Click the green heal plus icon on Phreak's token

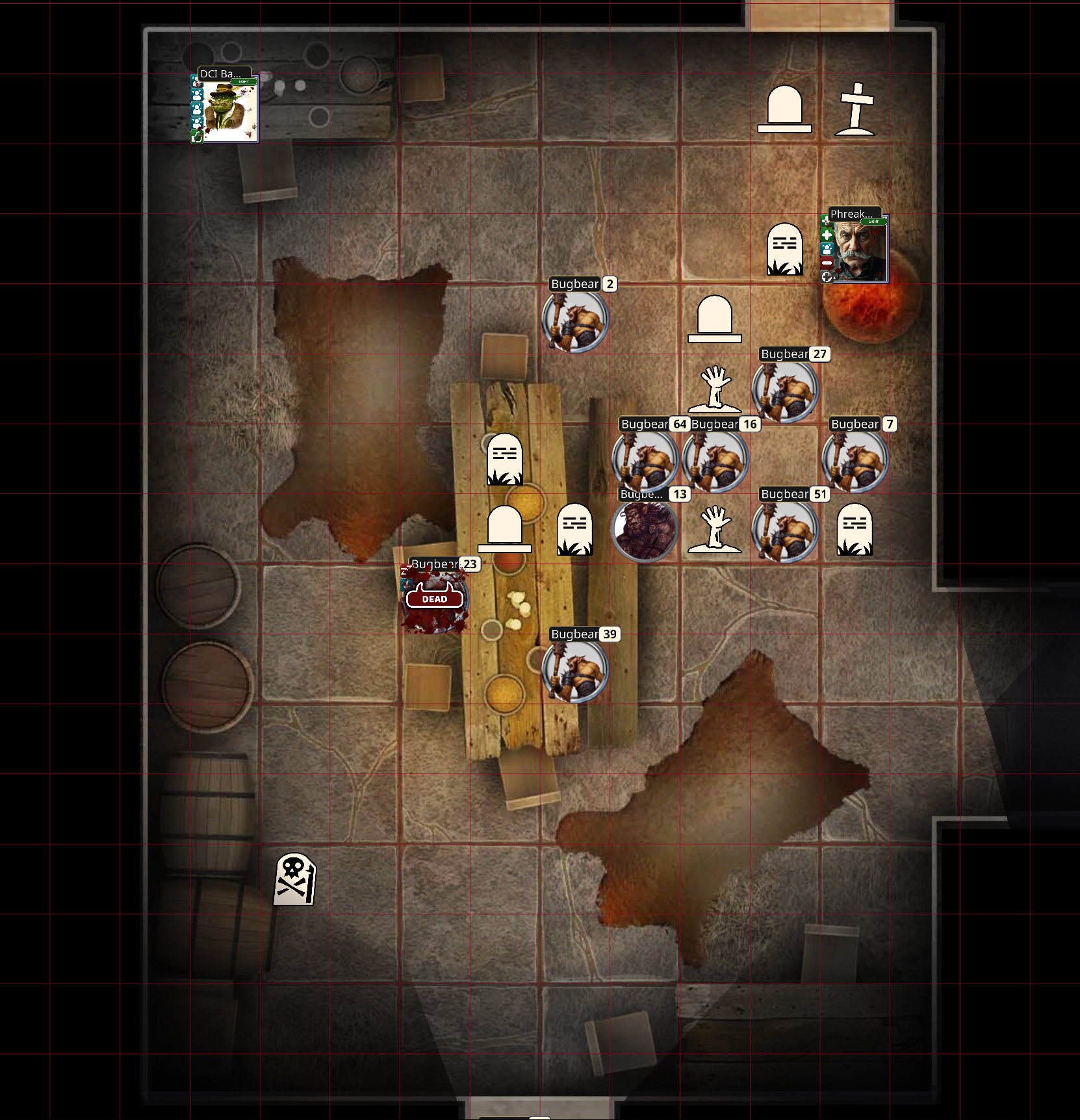click(827, 235)
